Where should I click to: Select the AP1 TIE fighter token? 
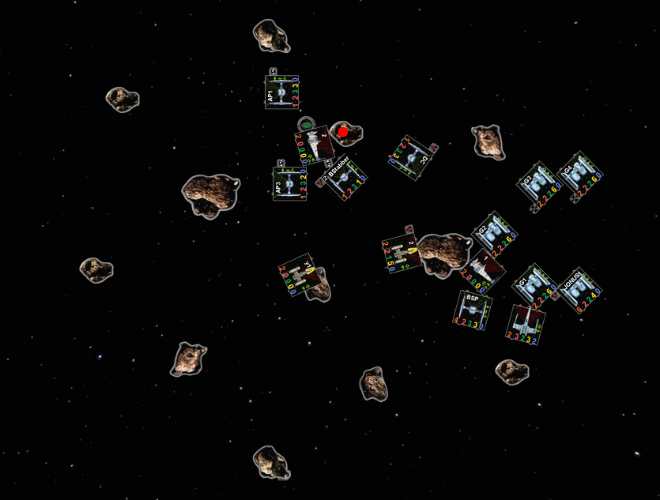(x=282, y=92)
